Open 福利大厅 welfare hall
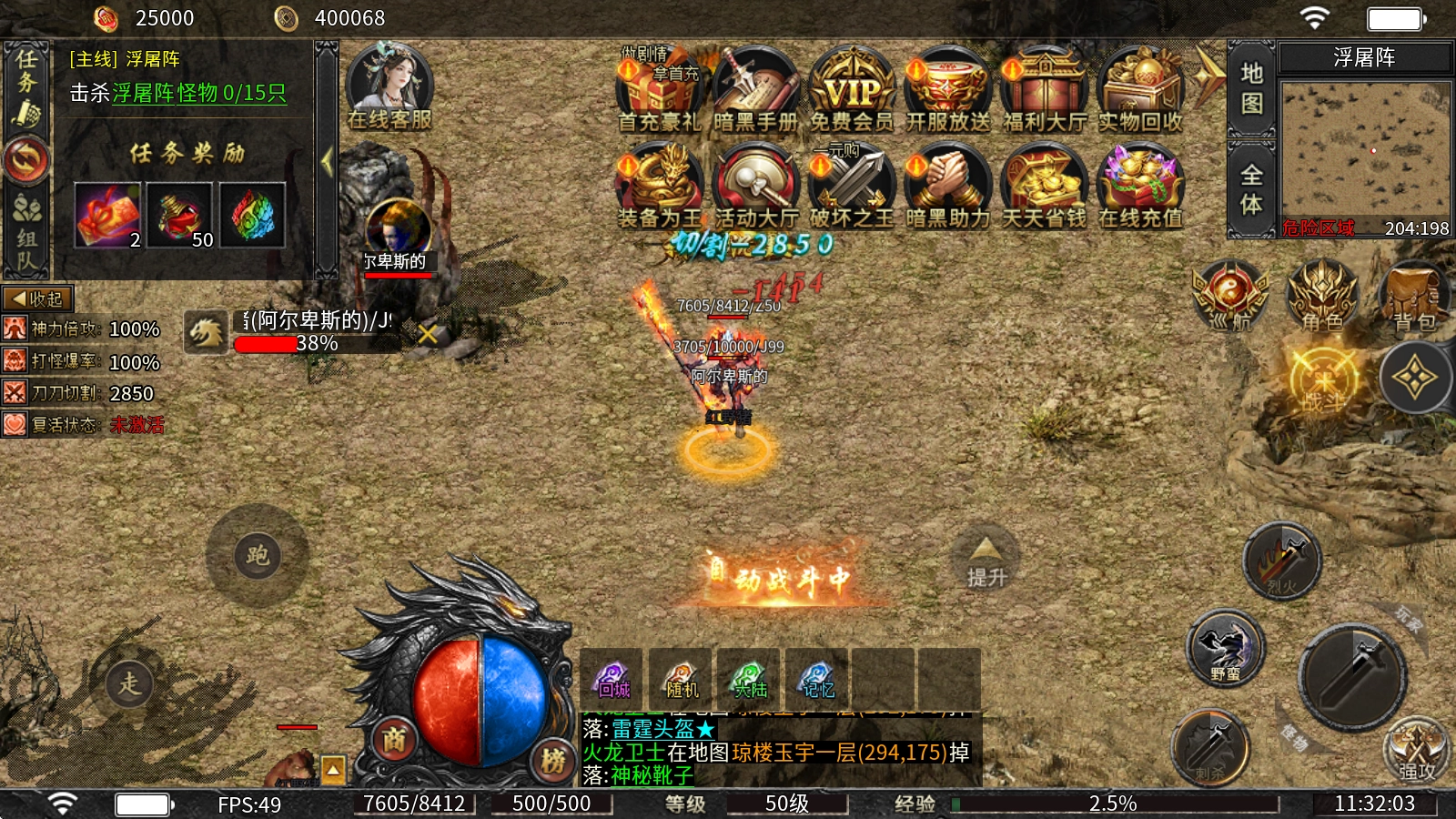 click(x=1045, y=91)
